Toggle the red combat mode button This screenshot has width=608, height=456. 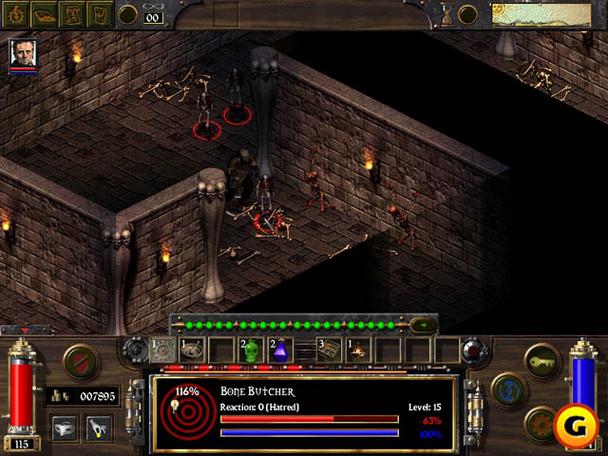80,361
